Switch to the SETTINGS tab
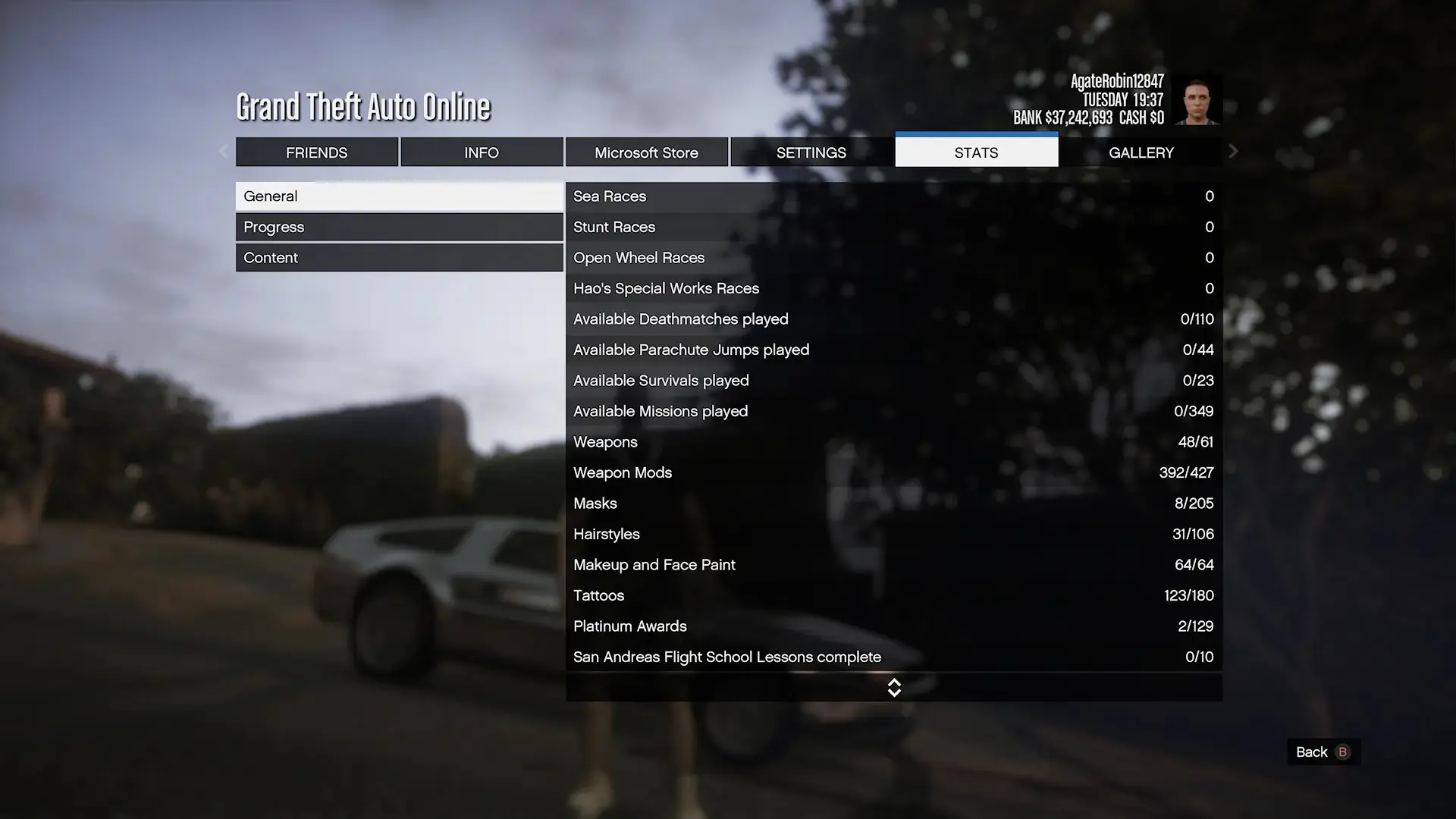The width and height of the screenshot is (1456, 819). 811,152
